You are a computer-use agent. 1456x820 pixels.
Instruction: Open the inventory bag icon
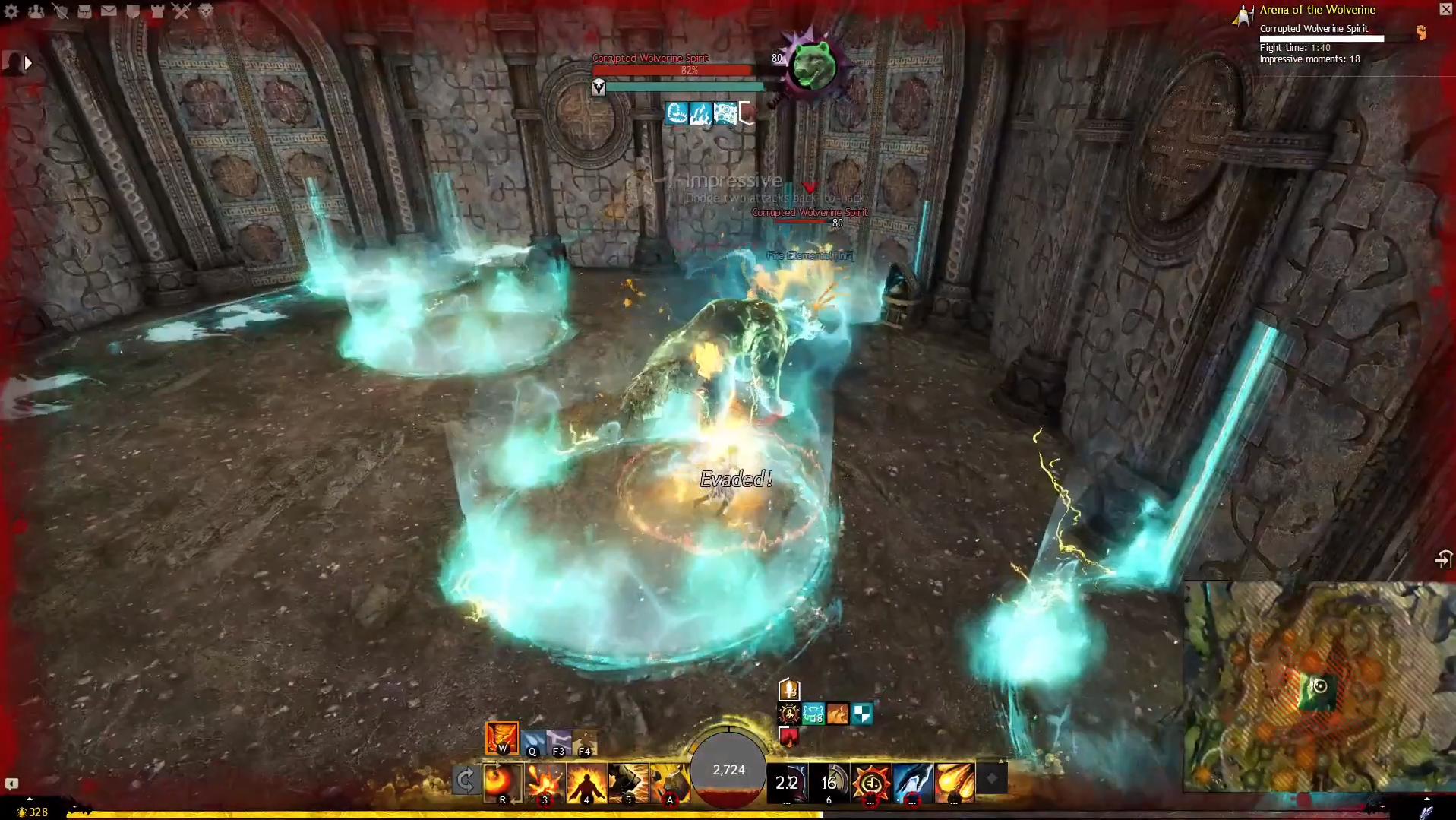[x=84, y=11]
